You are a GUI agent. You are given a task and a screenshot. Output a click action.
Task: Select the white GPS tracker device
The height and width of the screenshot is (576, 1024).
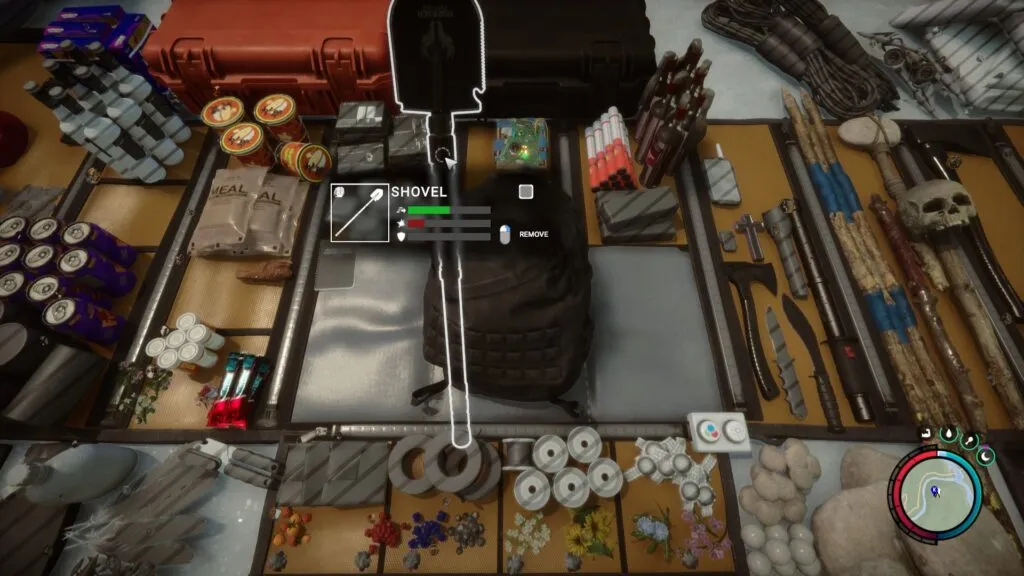[x=719, y=432]
